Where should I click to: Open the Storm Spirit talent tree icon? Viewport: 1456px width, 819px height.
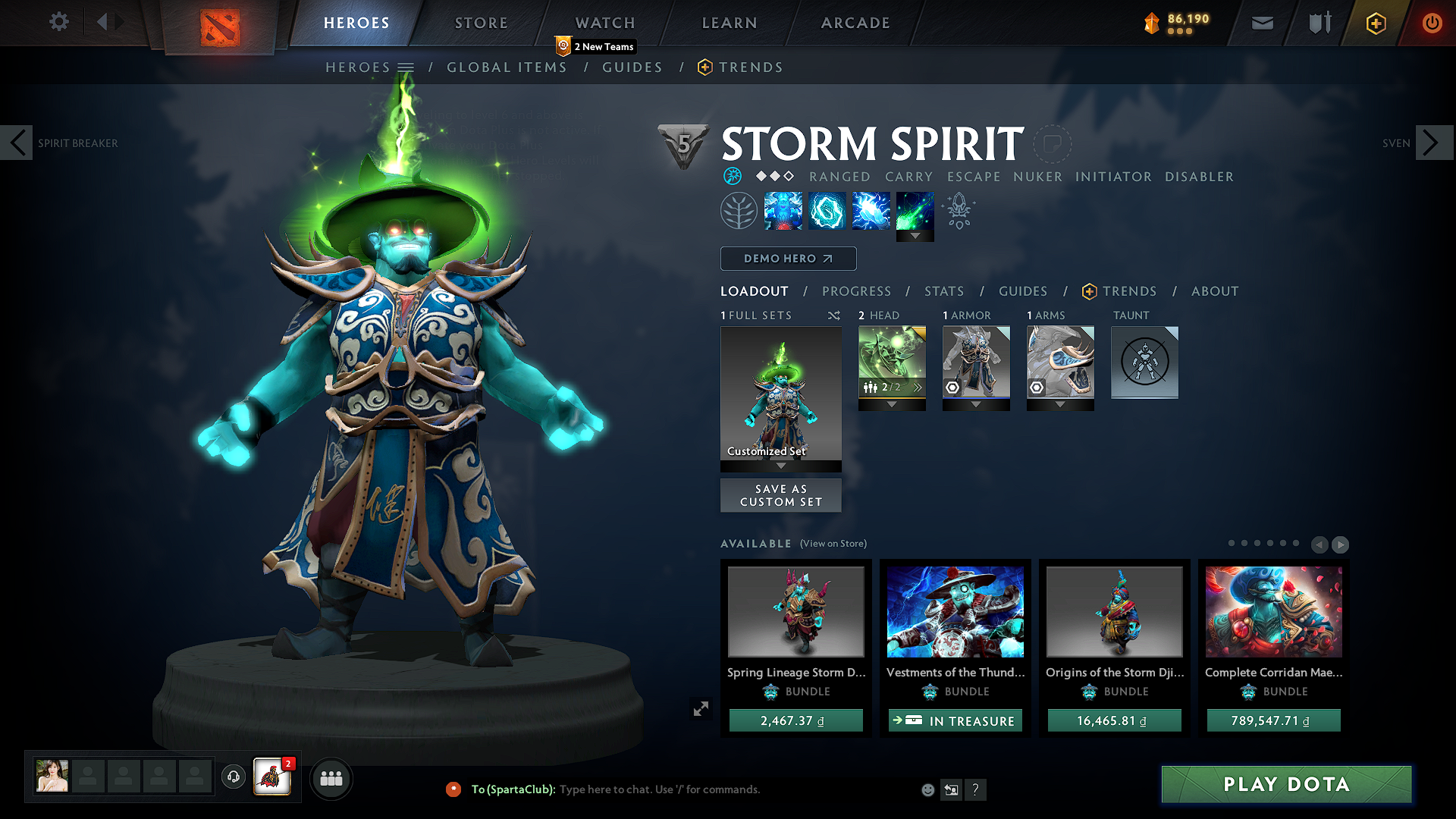point(739,210)
